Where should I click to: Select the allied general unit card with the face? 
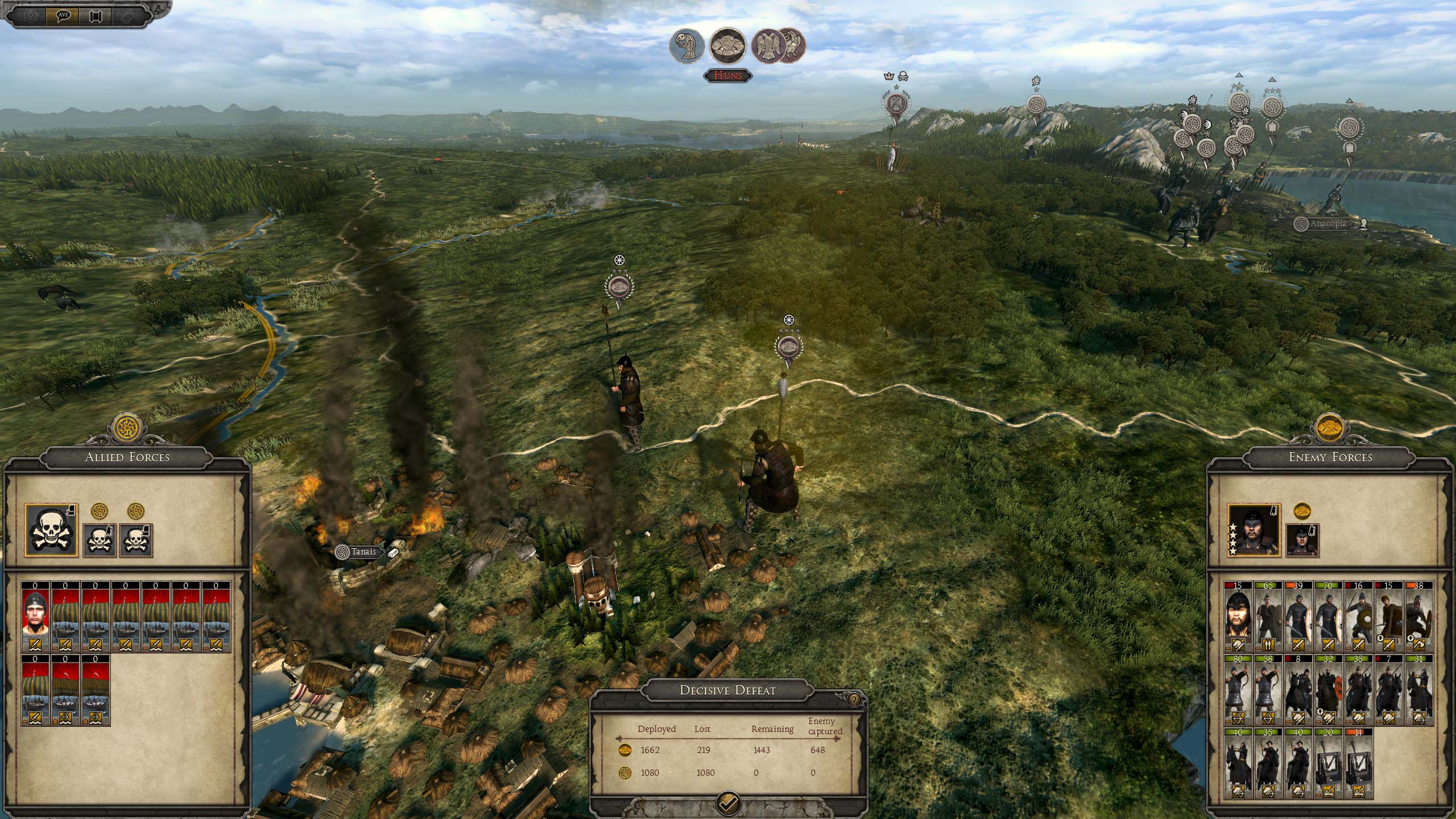(x=36, y=617)
